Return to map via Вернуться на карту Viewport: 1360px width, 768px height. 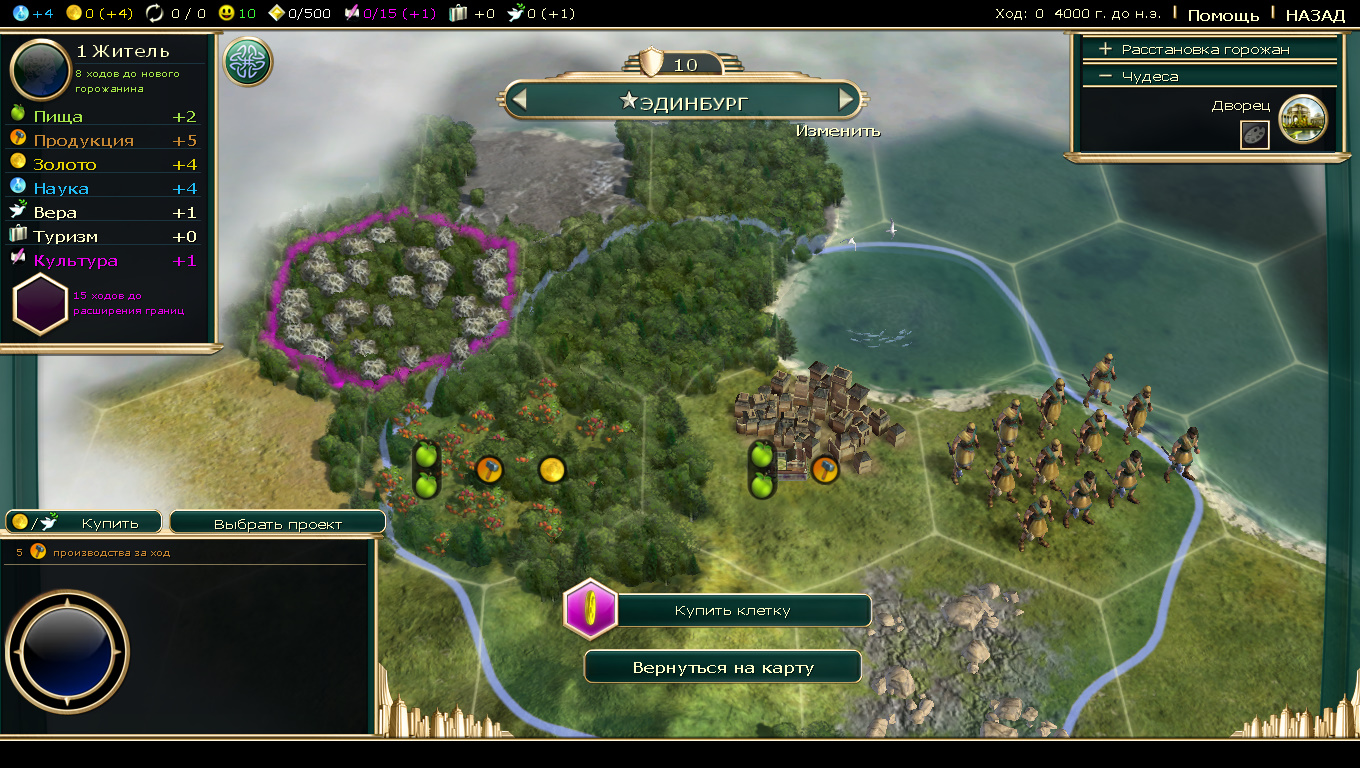(723, 667)
